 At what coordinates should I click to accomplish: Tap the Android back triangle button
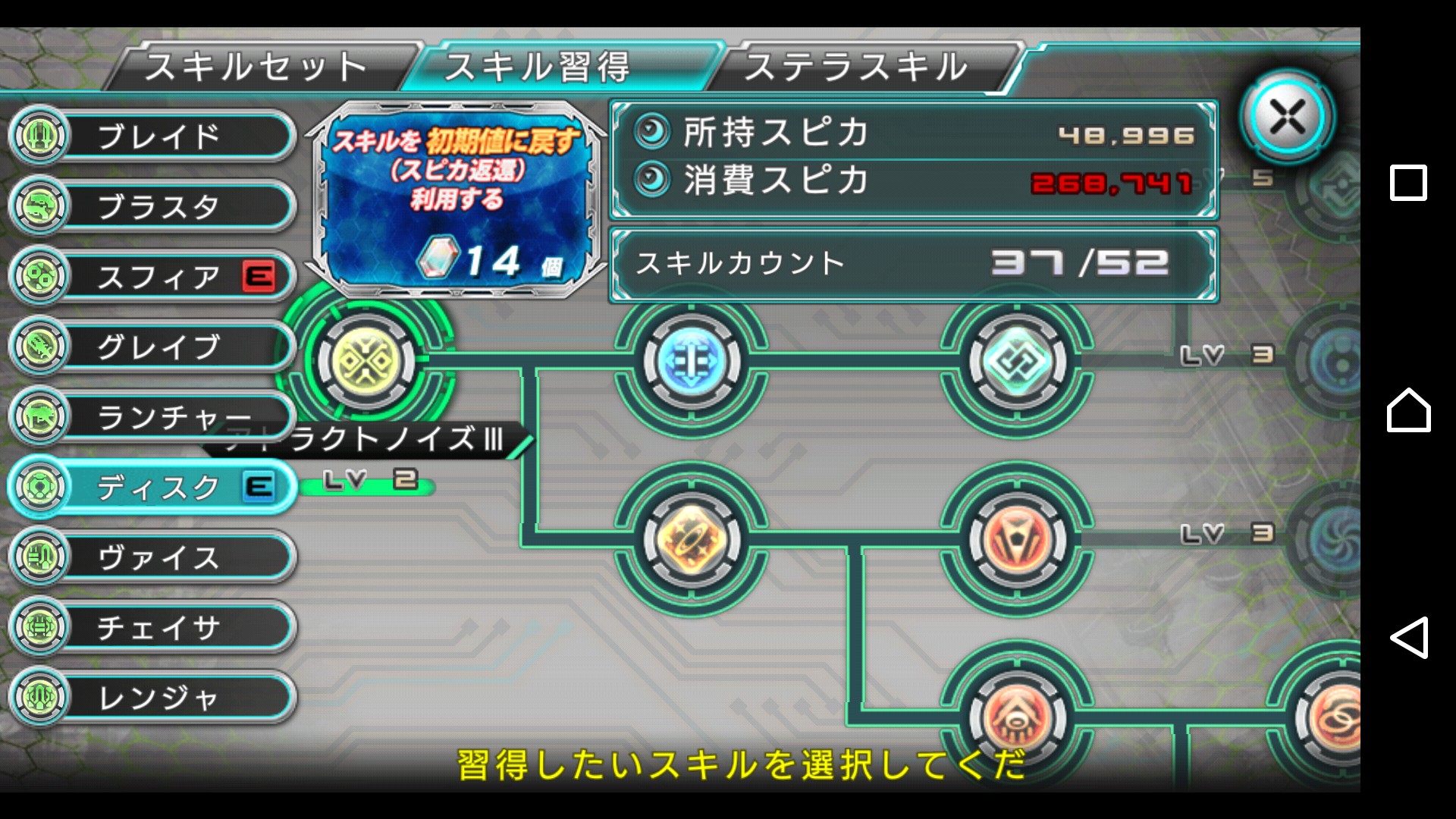[x=1408, y=637]
